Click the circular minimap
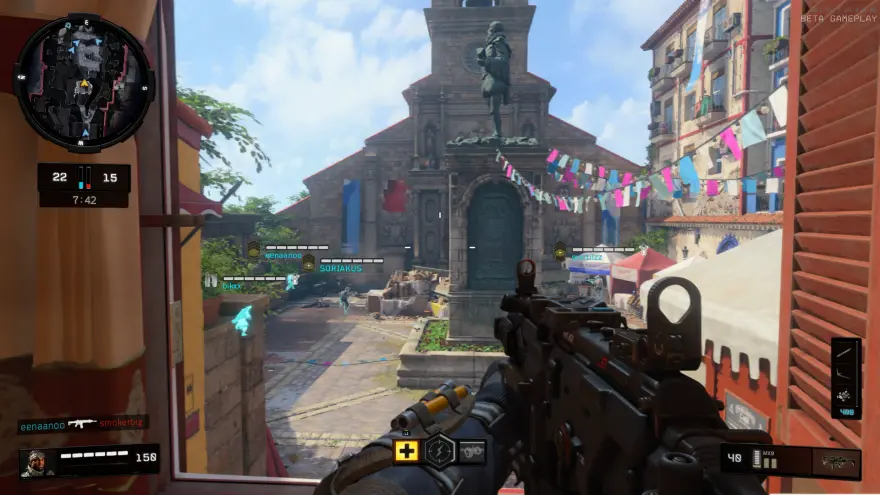Image resolution: width=880 pixels, height=495 pixels. click(x=84, y=82)
